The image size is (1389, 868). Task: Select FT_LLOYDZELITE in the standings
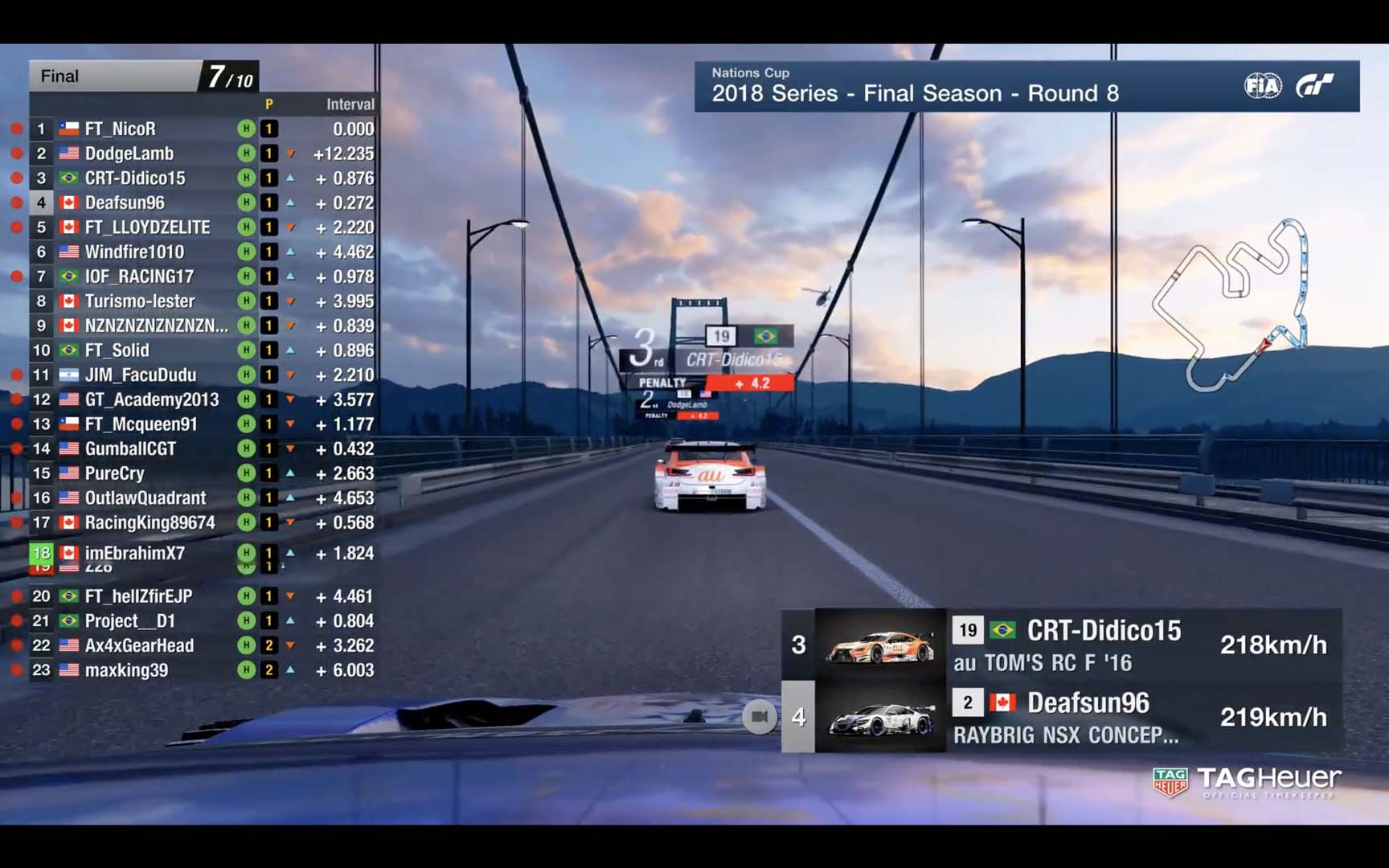click(147, 227)
